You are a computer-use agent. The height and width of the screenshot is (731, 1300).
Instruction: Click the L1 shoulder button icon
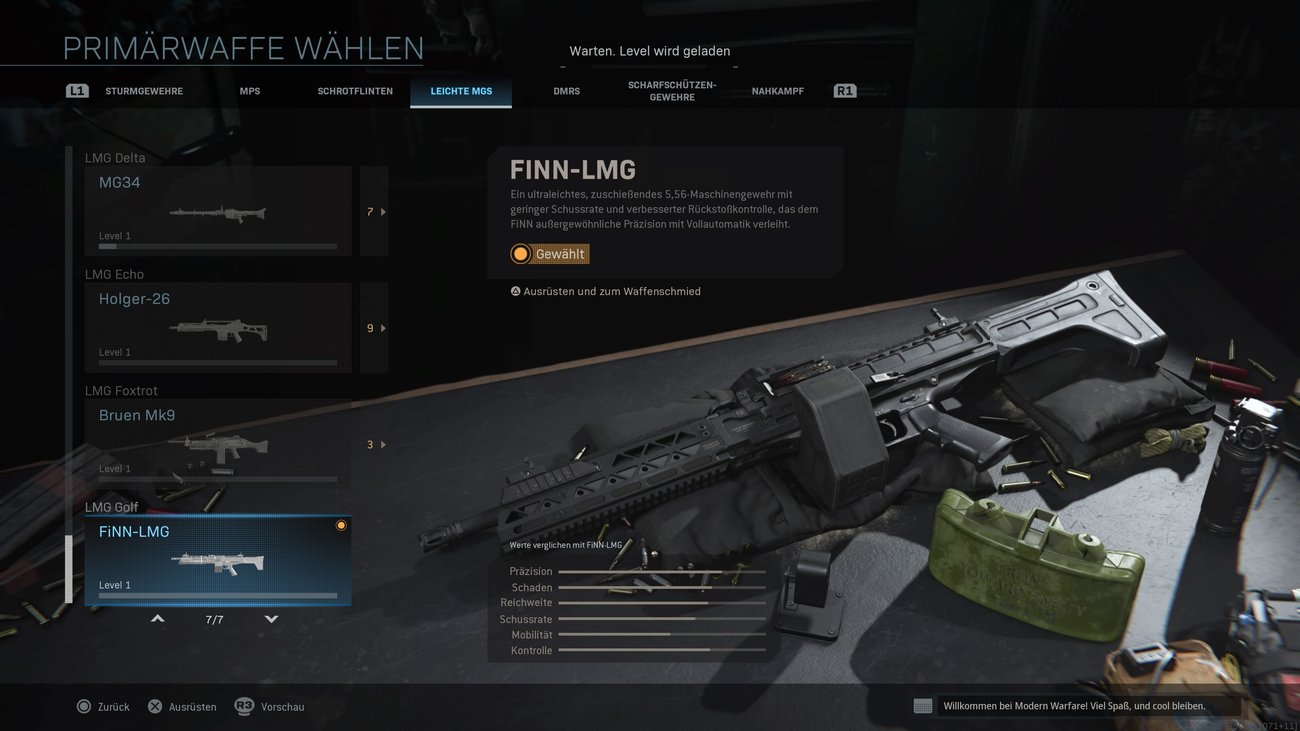pyautogui.click(x=77, y=90)
